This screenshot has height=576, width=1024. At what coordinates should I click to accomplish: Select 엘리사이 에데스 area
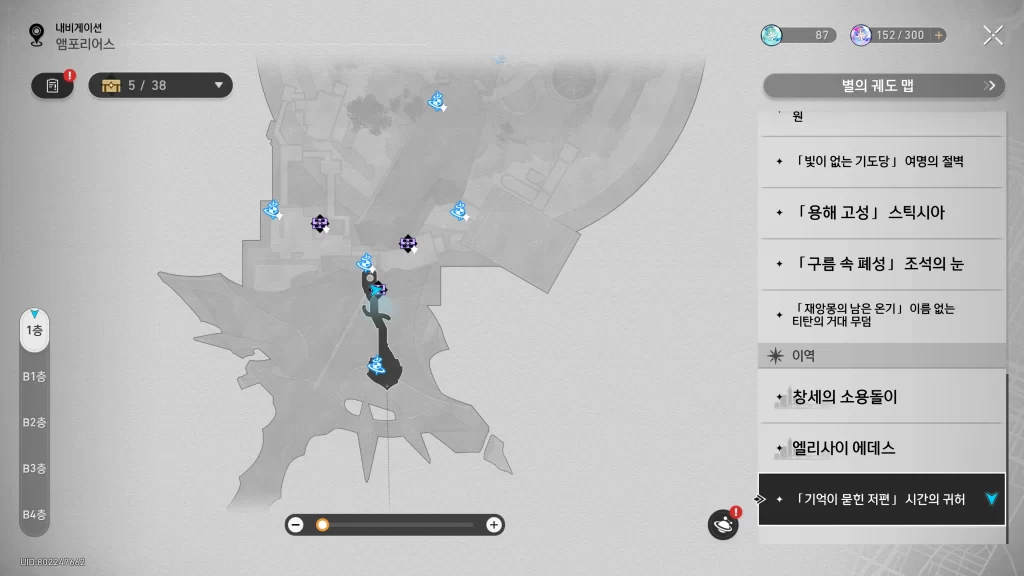pyautogui.click(x=880, y=448)
